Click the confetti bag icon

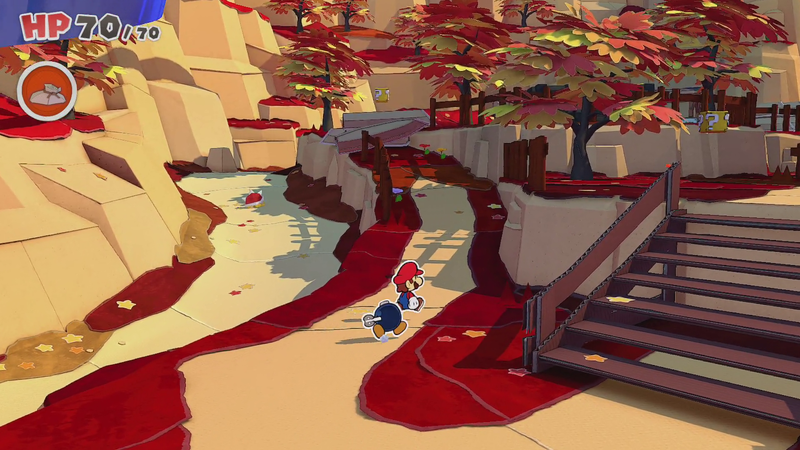(x=46, y=91)
